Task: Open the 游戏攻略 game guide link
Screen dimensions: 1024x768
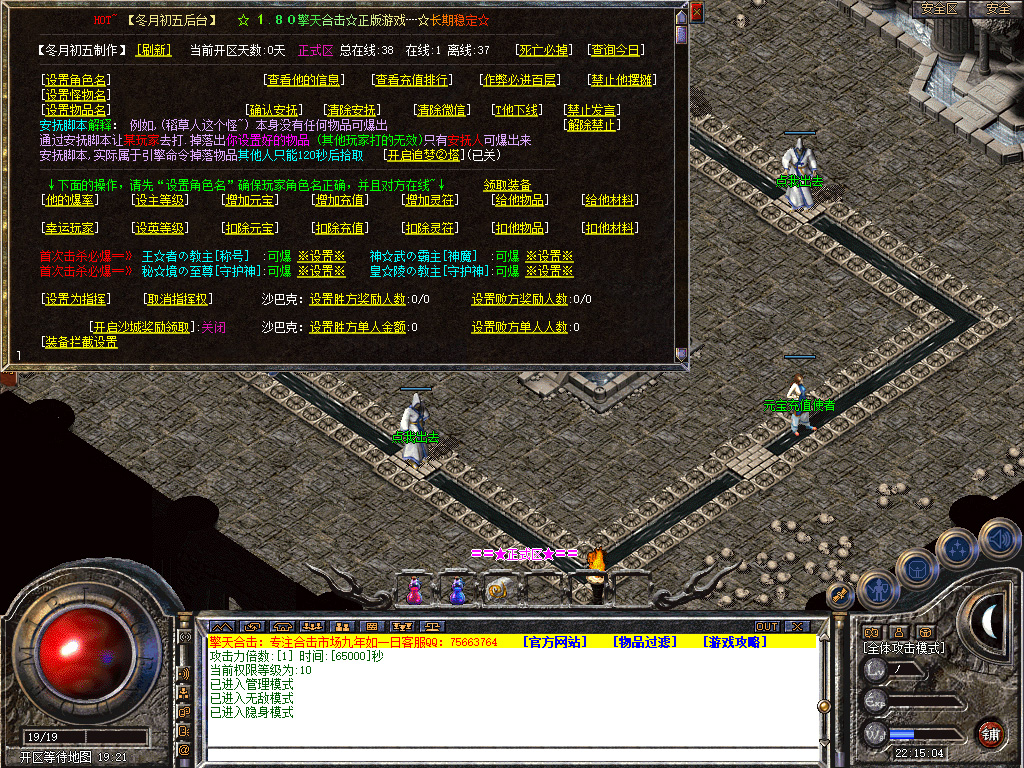Action: pos(735,642)
